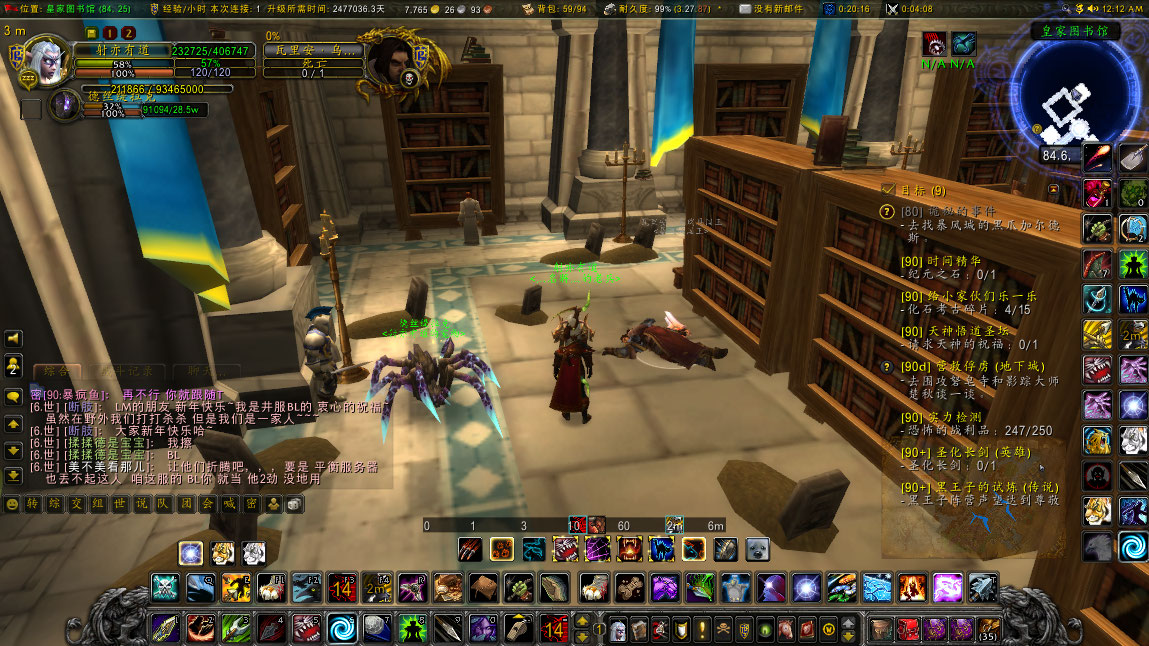
Task: Click the smiley emote button on chat bar
Action: pyautogui.click(x=12, y=504)
